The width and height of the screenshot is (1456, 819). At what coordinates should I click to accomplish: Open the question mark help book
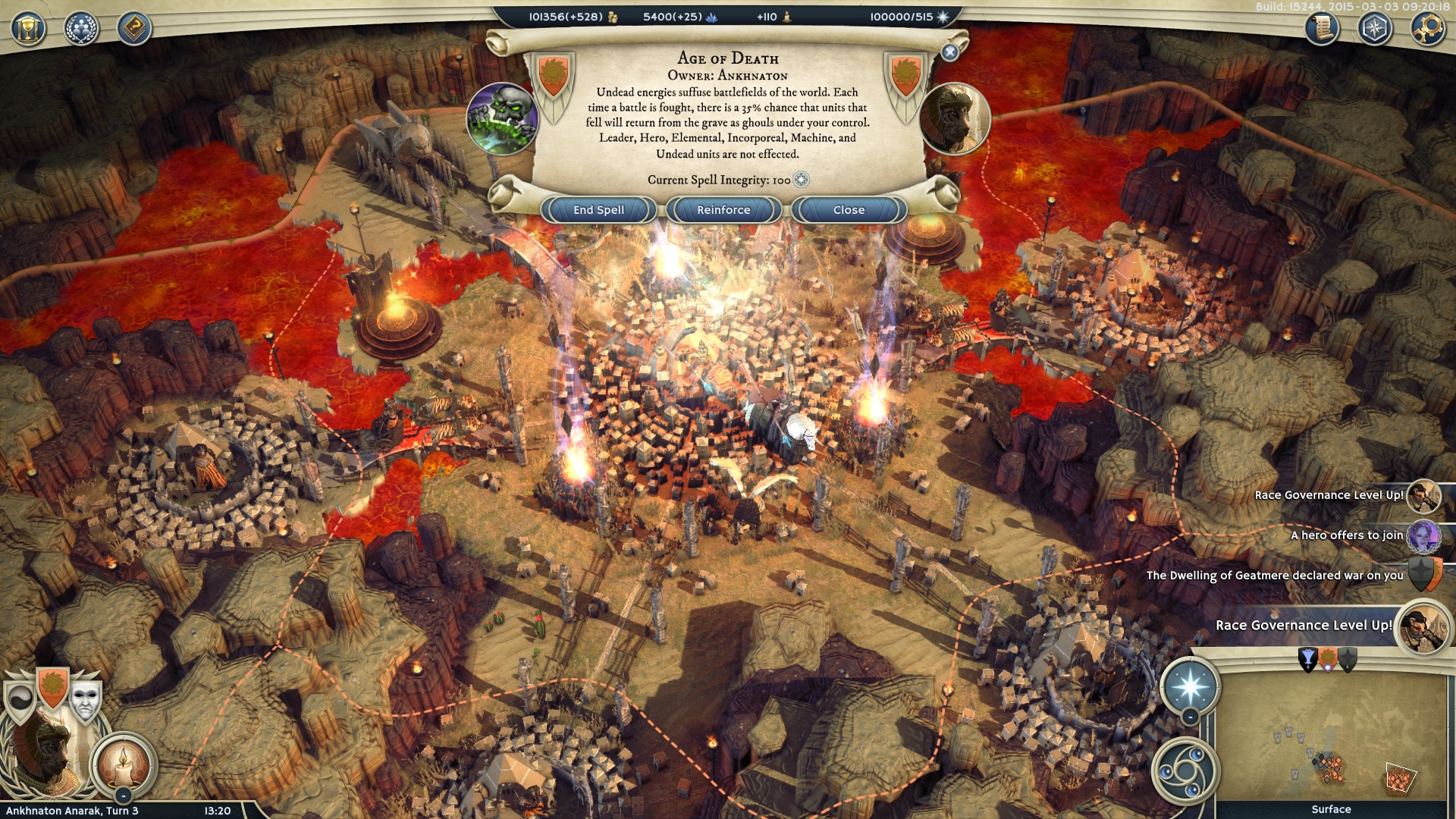pos(134,30)
